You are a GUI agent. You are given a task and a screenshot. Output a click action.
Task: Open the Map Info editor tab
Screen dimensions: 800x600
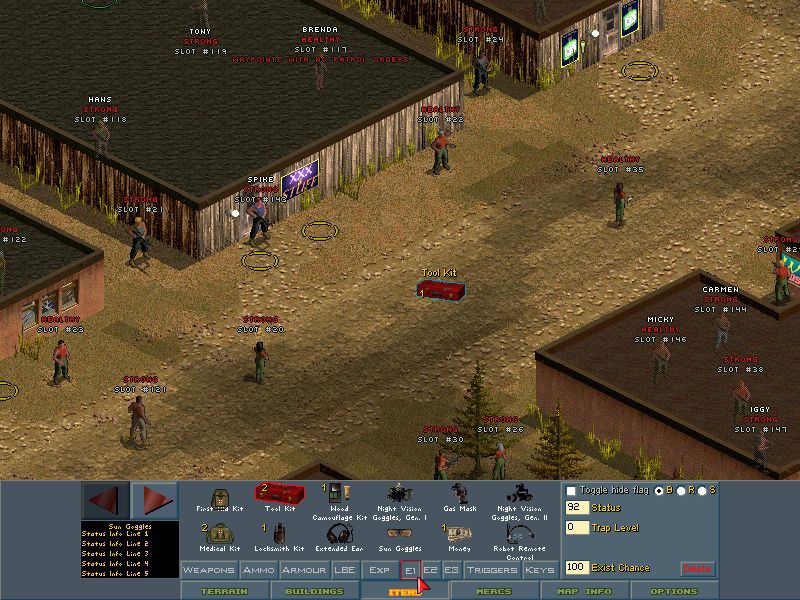[584, 591]
